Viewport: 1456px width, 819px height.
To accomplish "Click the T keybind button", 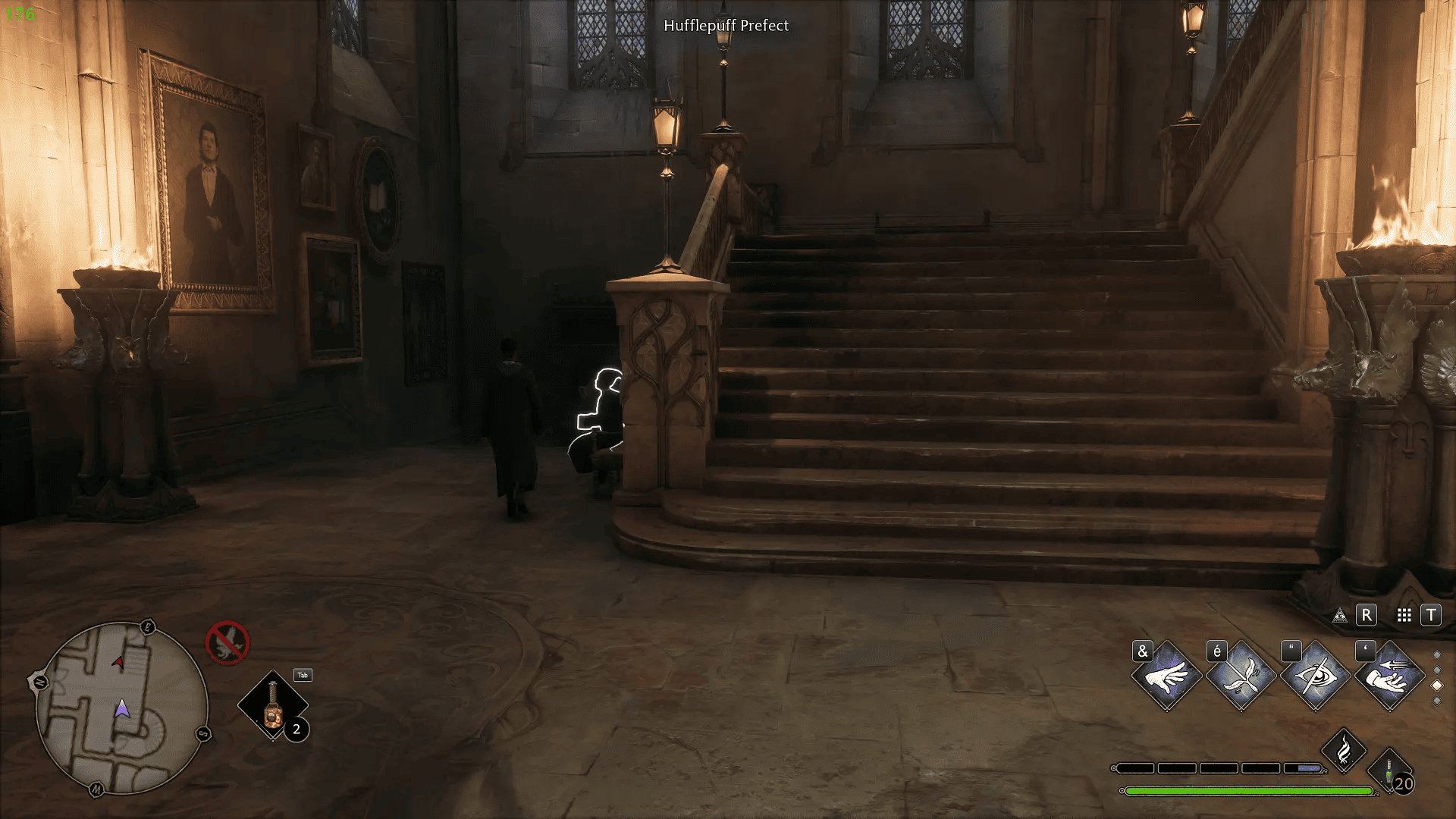I will click(x=1431, y=615).
